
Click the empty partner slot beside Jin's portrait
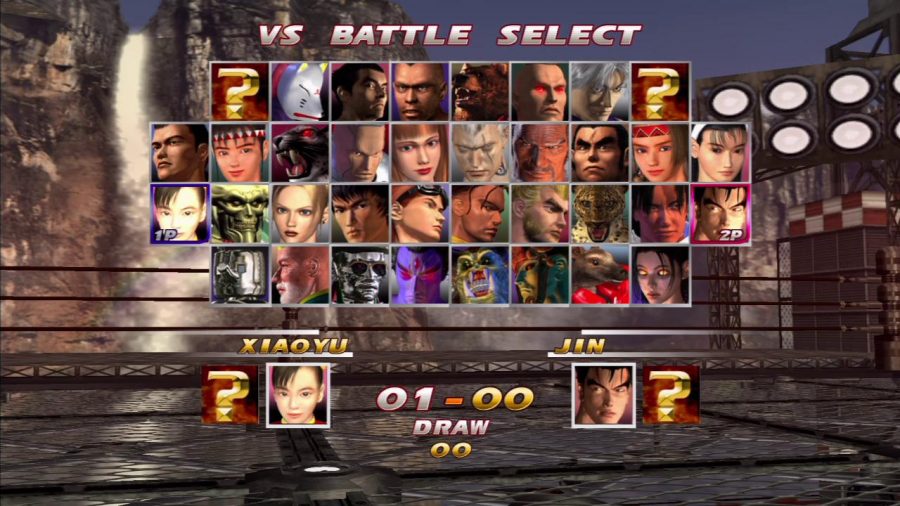(670, 394)
